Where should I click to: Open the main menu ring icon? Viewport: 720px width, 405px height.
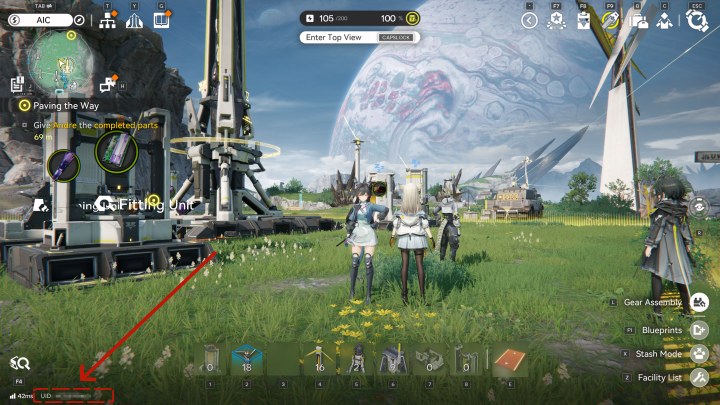697,19
